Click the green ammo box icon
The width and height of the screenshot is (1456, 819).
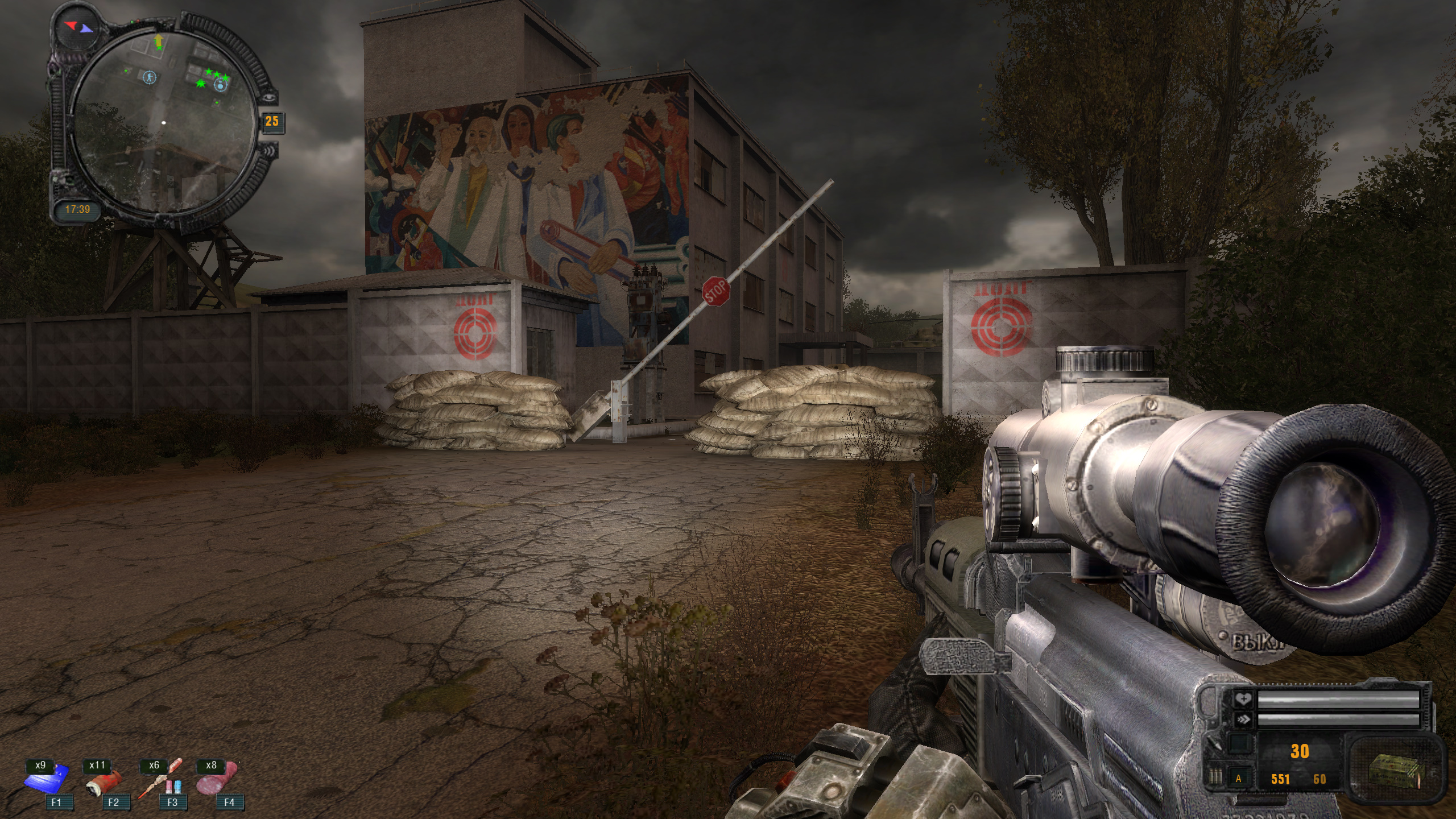[1392, 767]
